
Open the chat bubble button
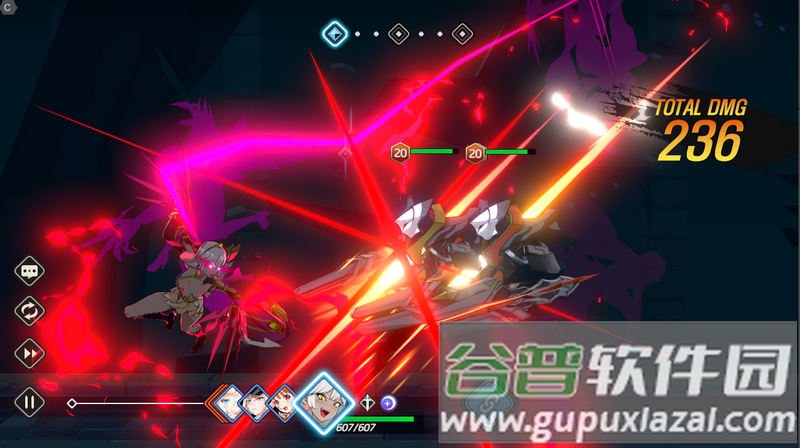[29, 271]
